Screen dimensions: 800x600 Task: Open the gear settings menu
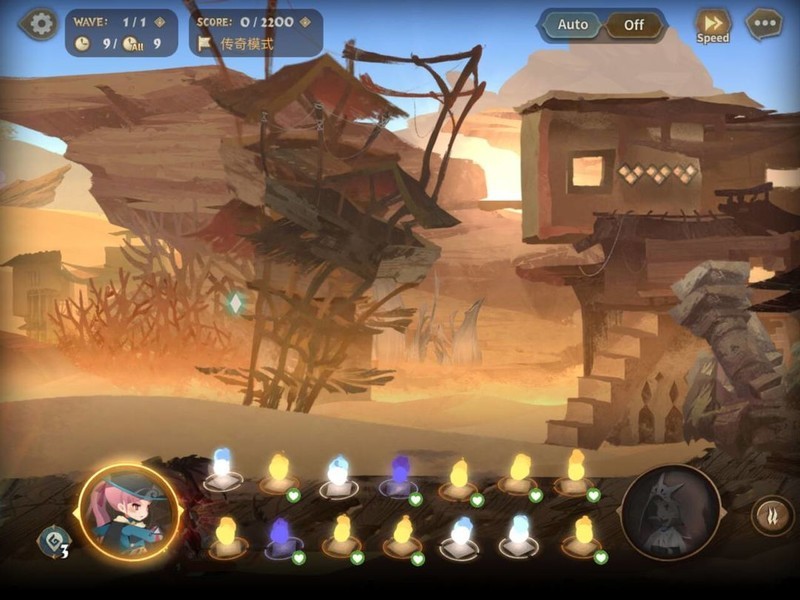tap(39, 24)
